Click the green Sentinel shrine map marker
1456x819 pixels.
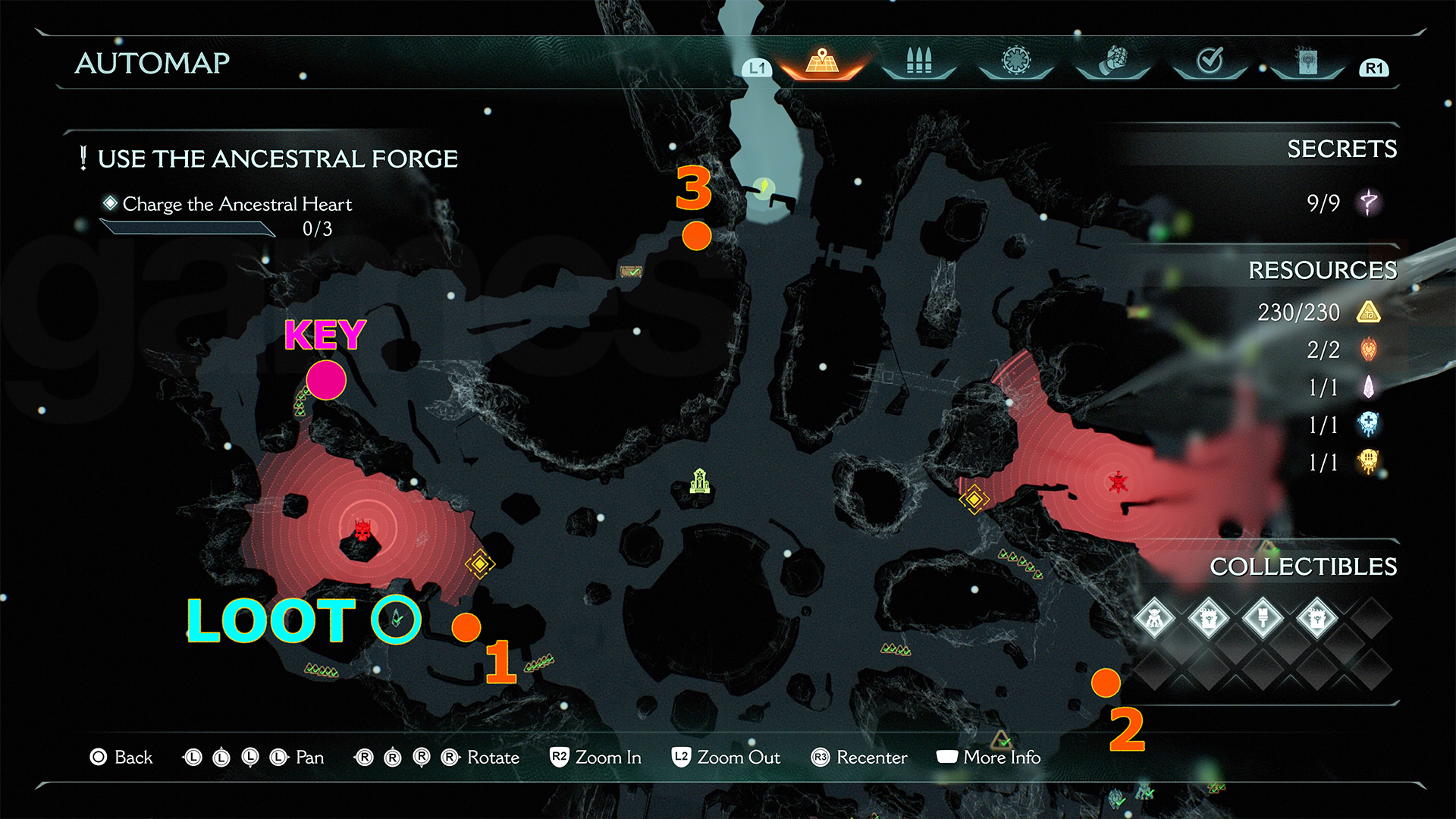click(x=699, y=481)
